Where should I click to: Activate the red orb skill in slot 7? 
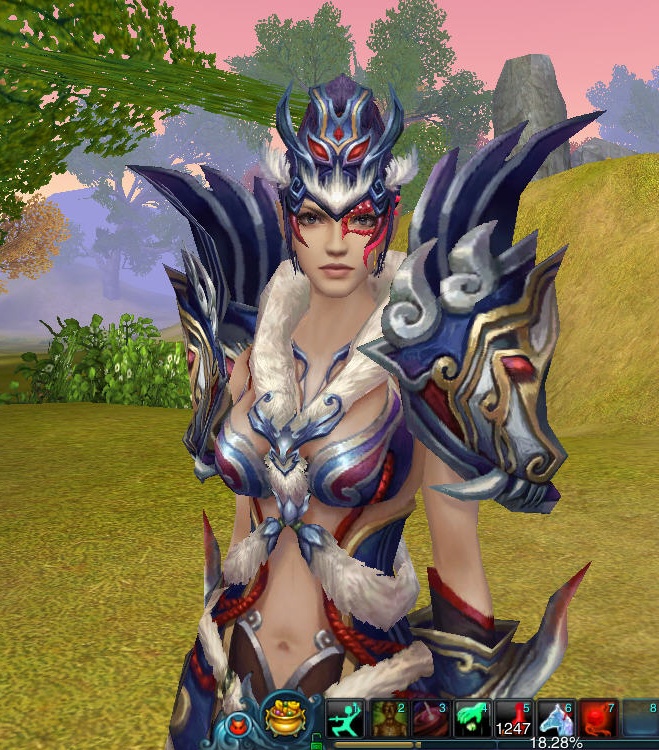tap(598, 718)
